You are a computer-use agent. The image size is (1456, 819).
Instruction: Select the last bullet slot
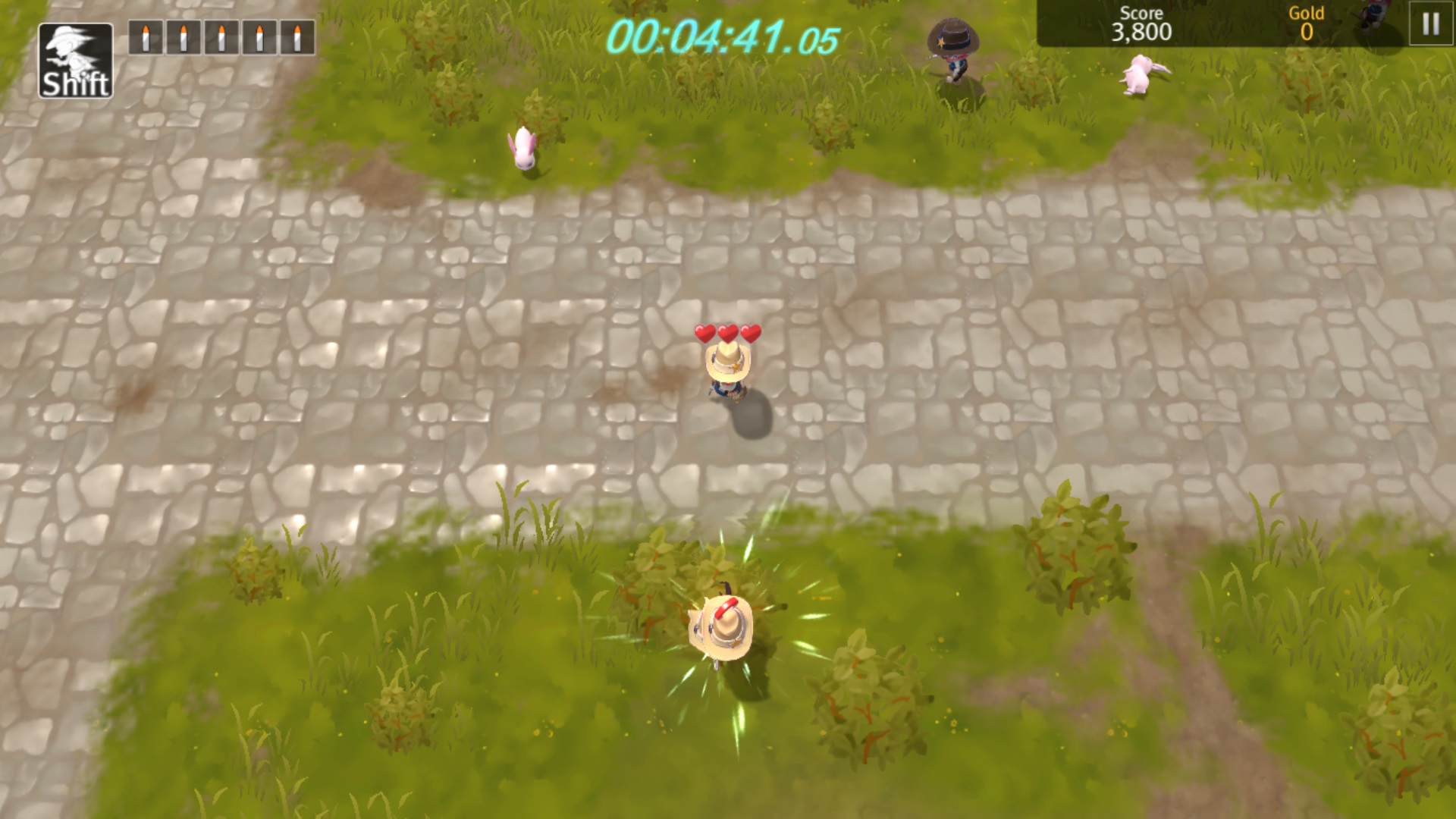(x=297, y=36)
